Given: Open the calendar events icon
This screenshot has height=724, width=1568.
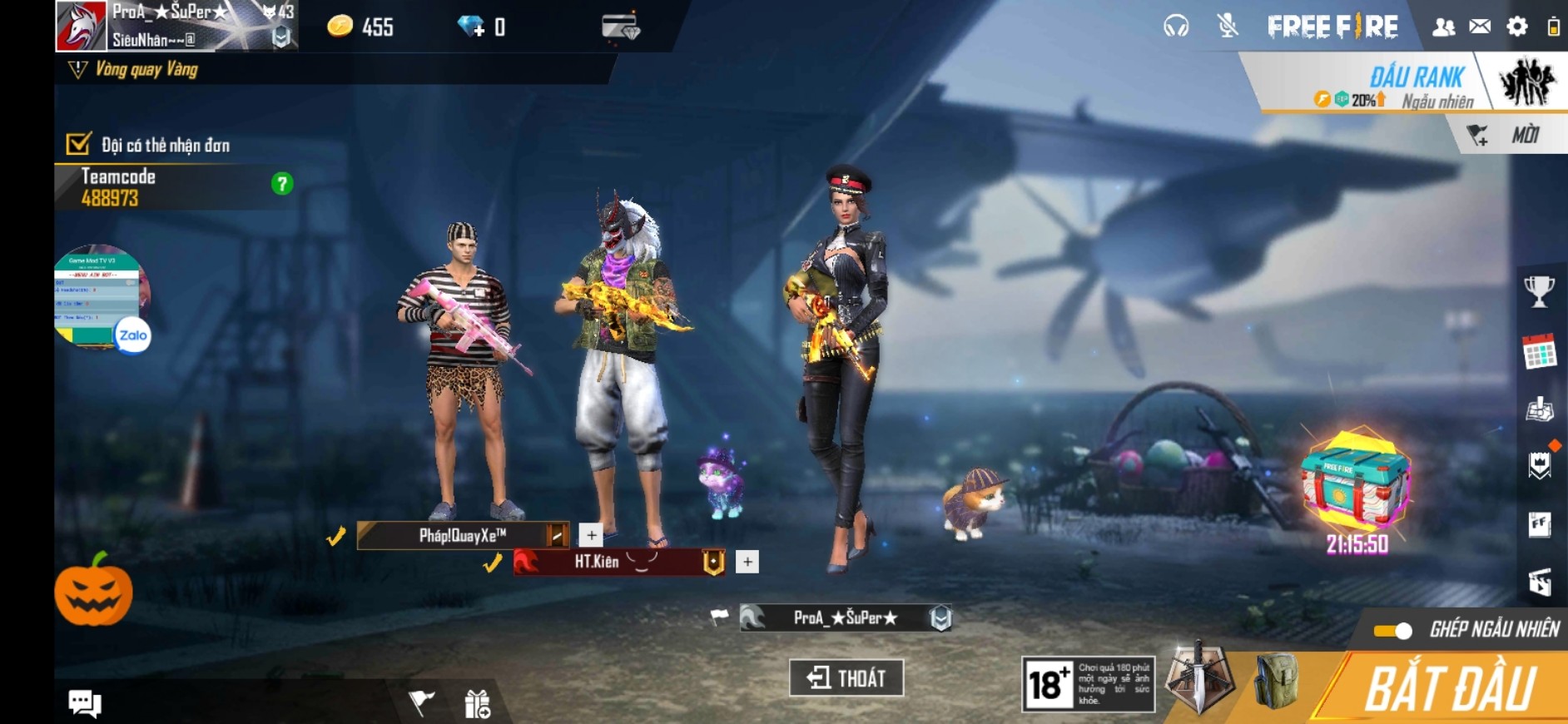Looking at the screenshot, I should [x=1539, y=352].
